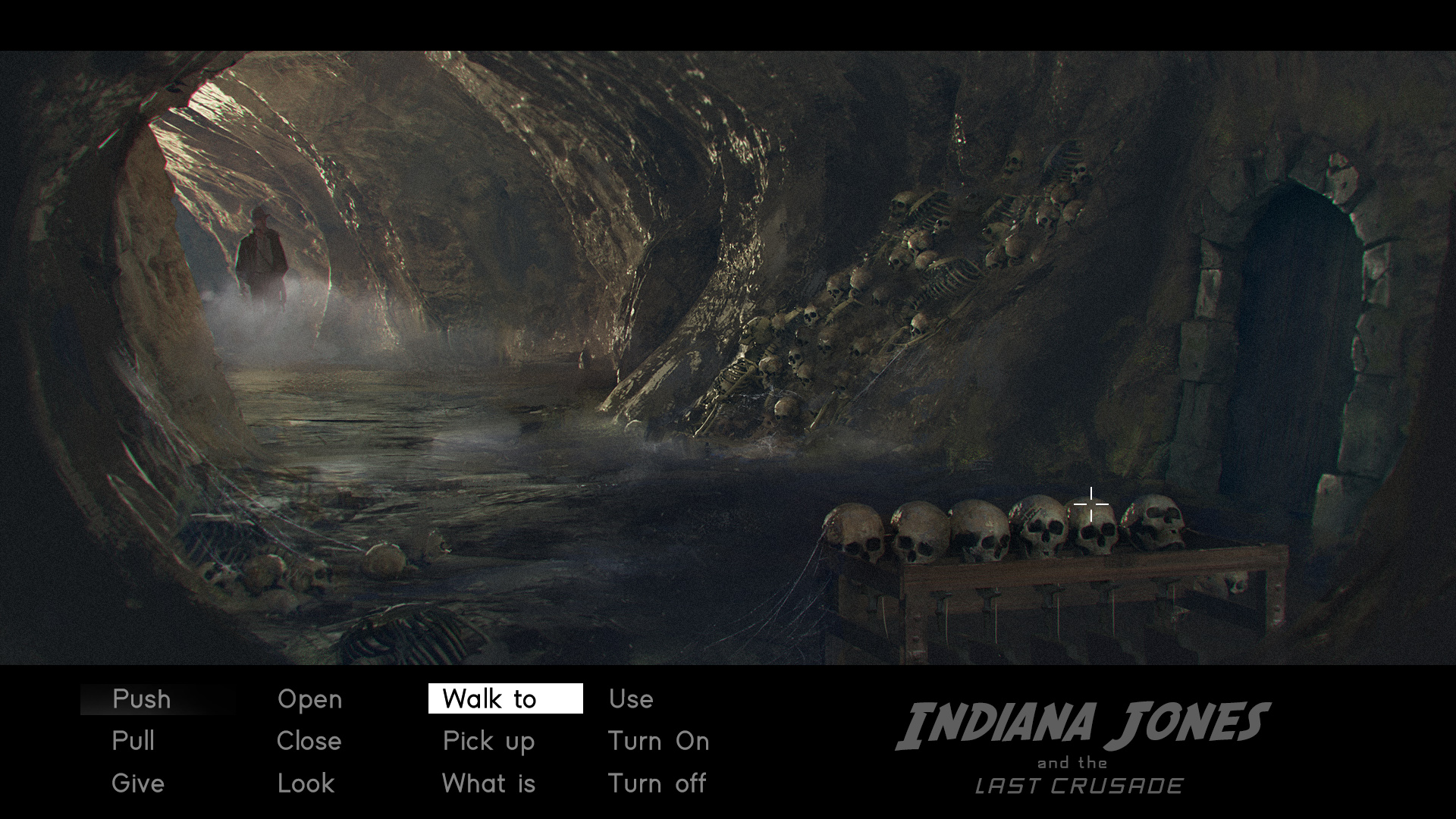
Task: Choose the Pull command
Action: [x=133, y=741]
